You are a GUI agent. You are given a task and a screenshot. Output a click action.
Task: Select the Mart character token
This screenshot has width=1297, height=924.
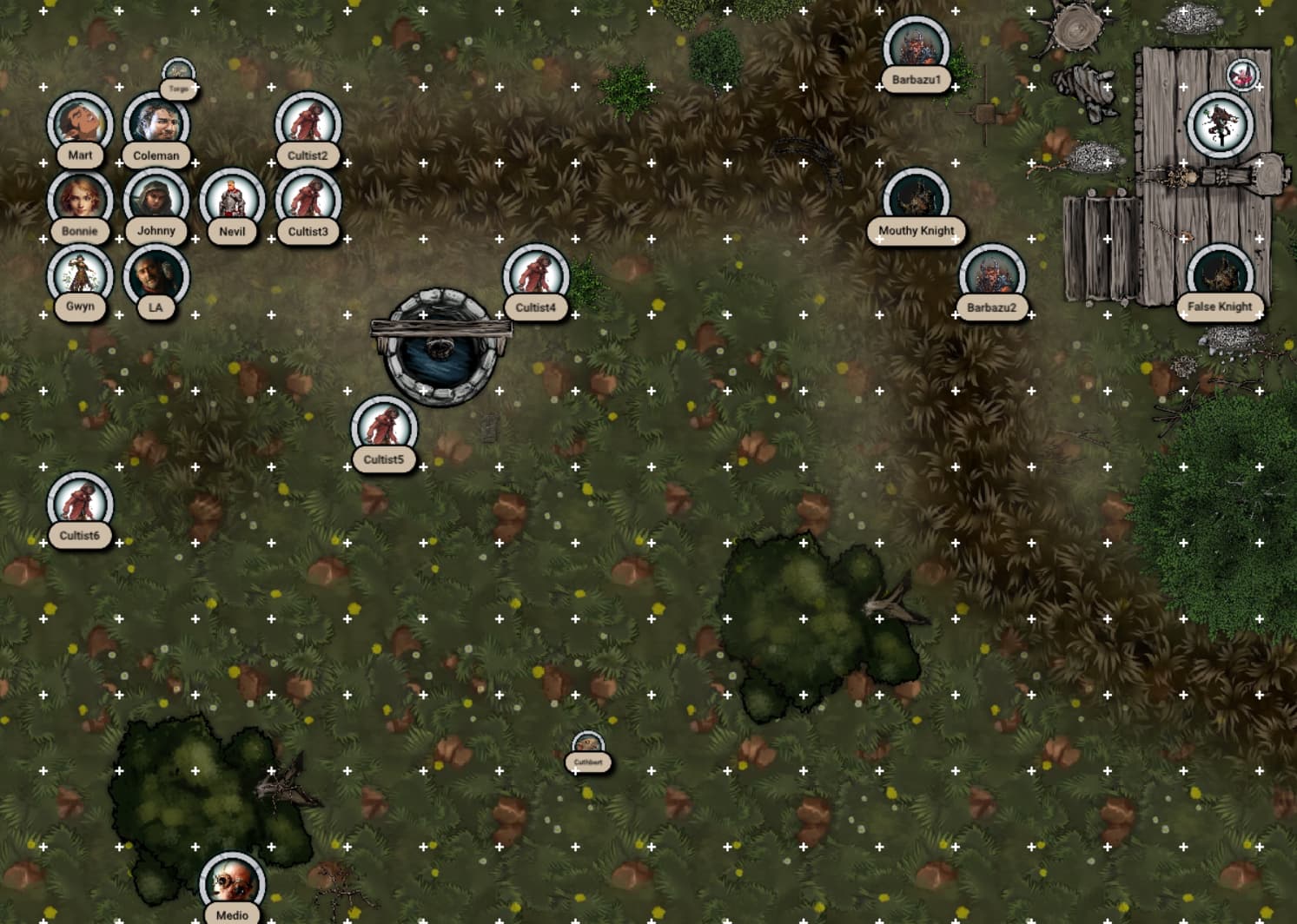pos(80,124)
